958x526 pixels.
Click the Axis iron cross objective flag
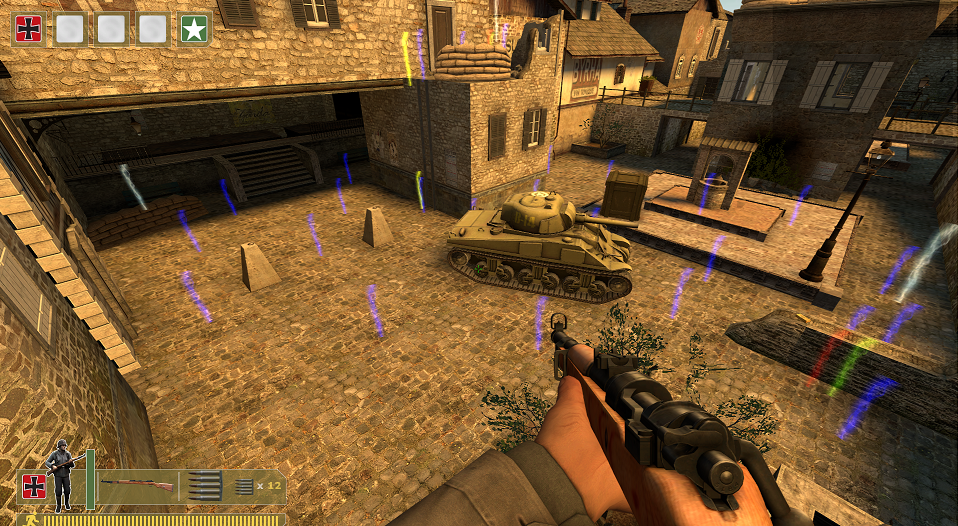pos(28,29)
